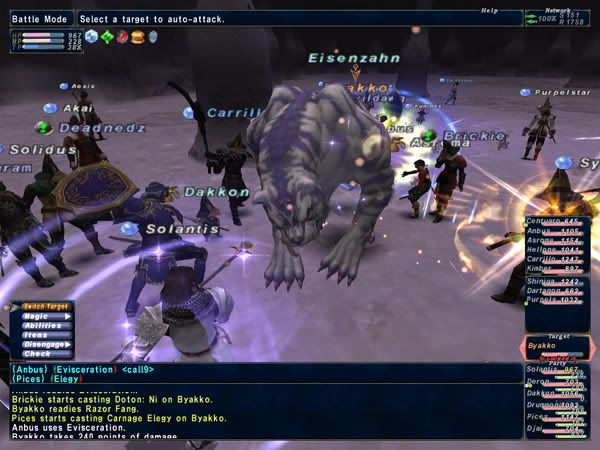Image resolution: width=600 pixels, height=450 pixels.
Task: Open the Abilities command
Action: pyautogui.click(x=41, y=325)
